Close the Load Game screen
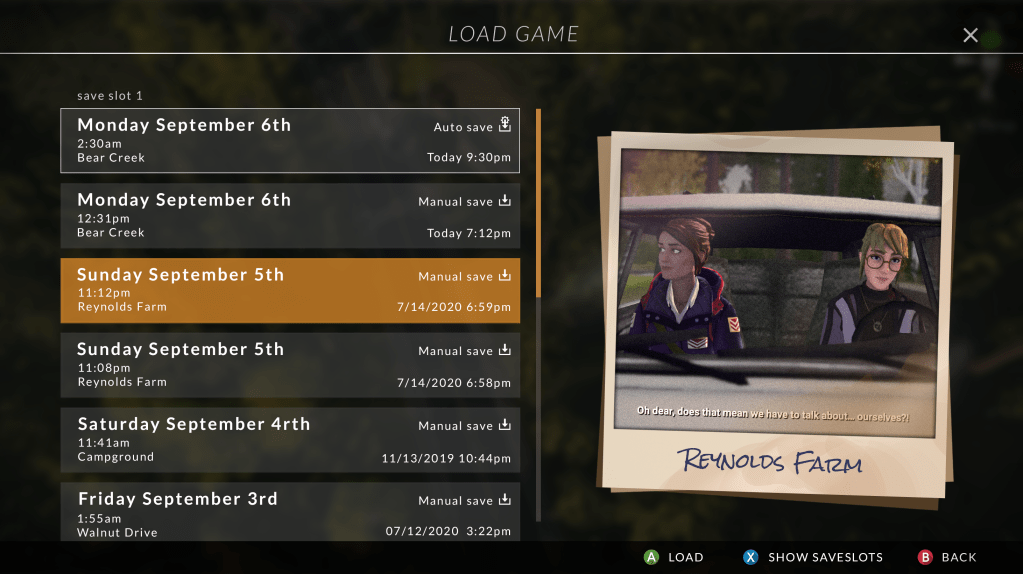 pos(970,36)
